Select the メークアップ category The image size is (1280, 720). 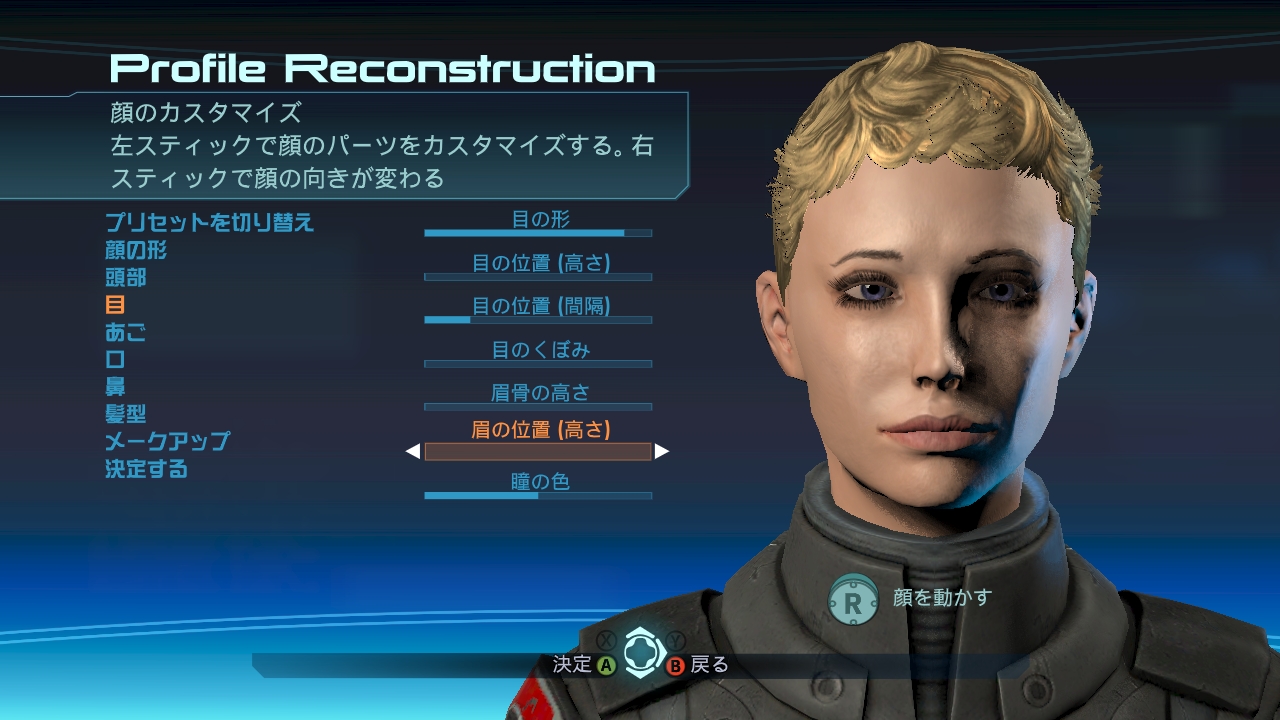tap(167, 441)
